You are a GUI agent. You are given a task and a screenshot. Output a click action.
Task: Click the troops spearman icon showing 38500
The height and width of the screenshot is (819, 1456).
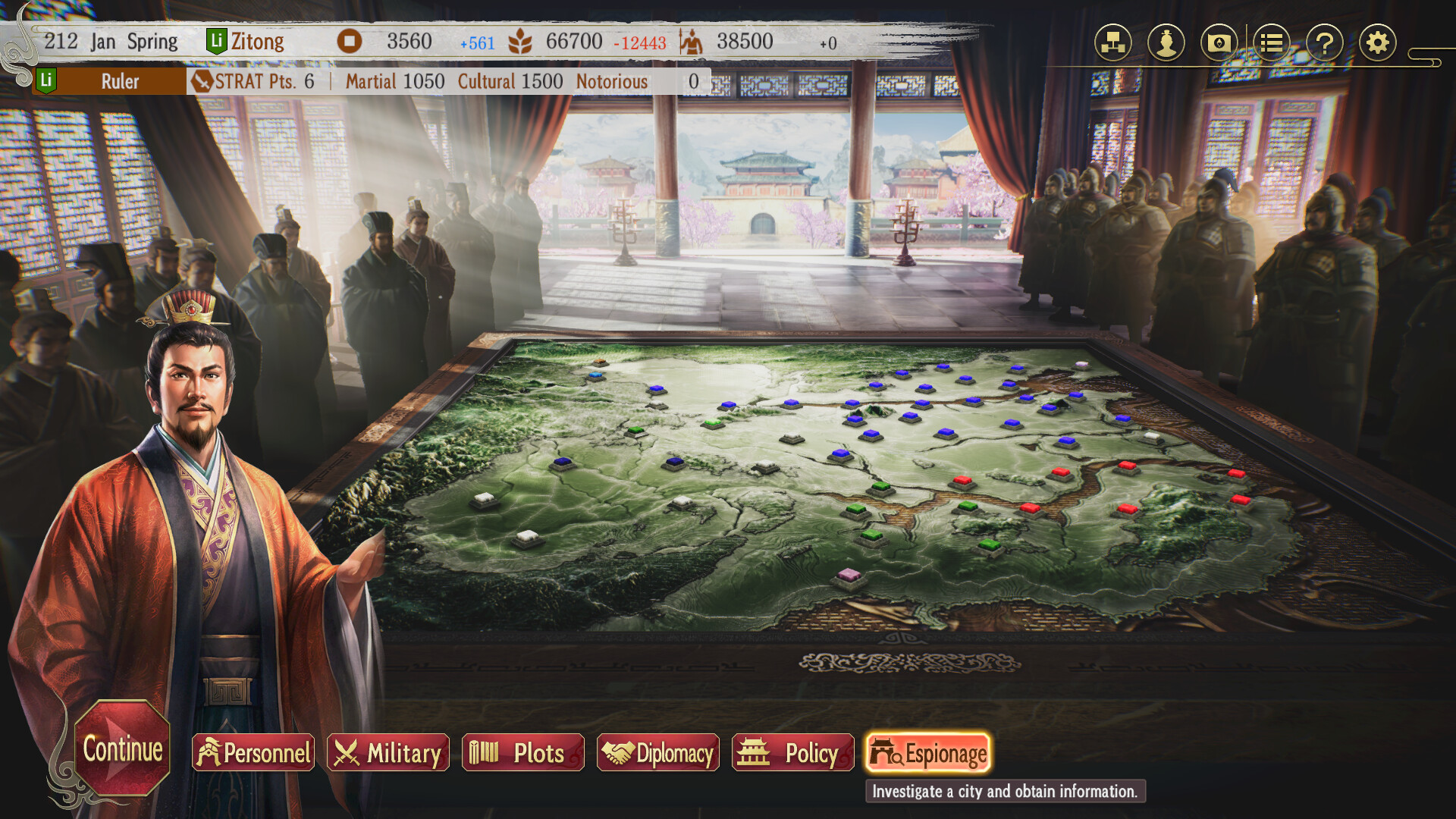(694, 41)
